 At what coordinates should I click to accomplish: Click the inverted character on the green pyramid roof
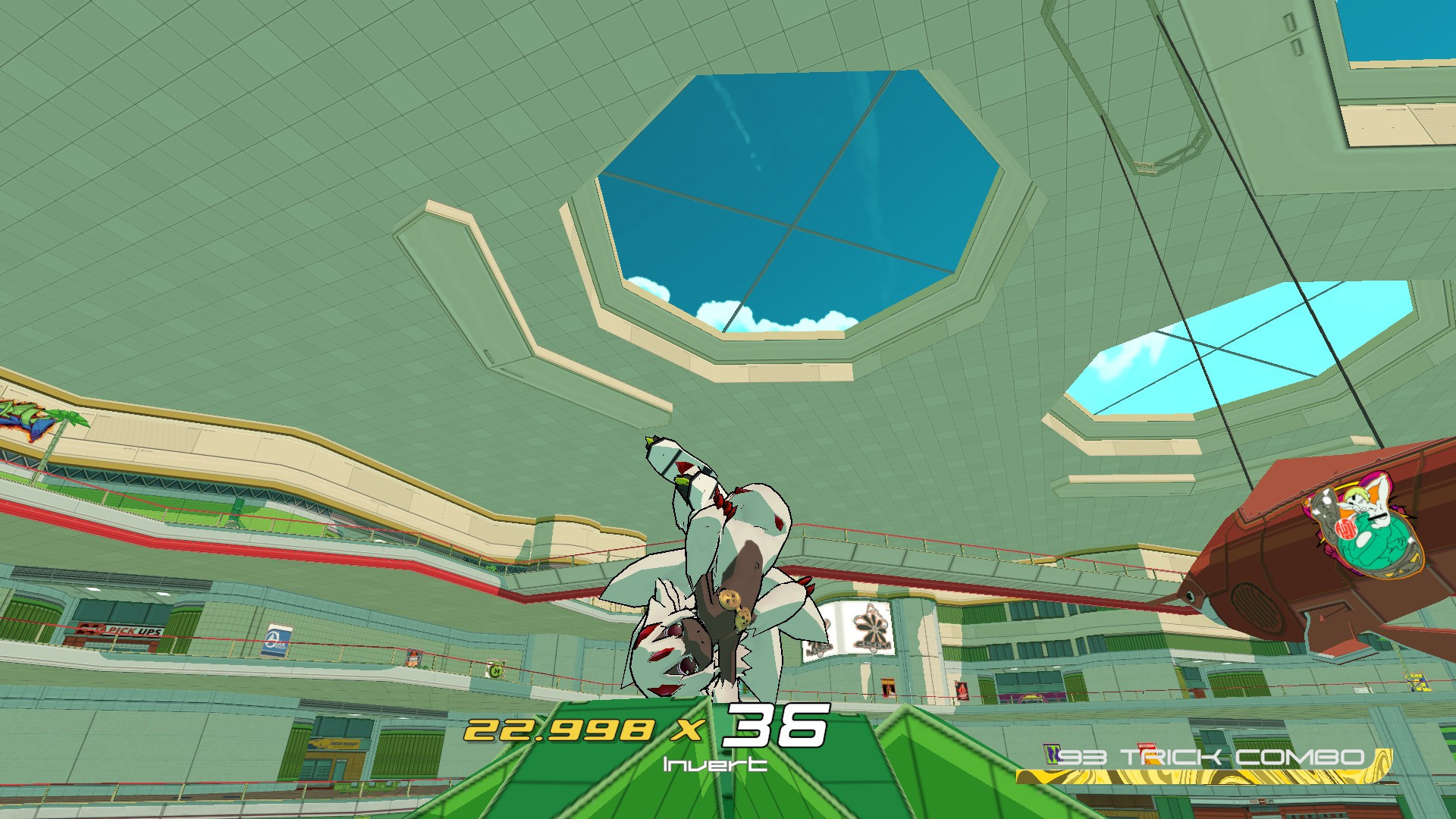[x=720, y=591]
